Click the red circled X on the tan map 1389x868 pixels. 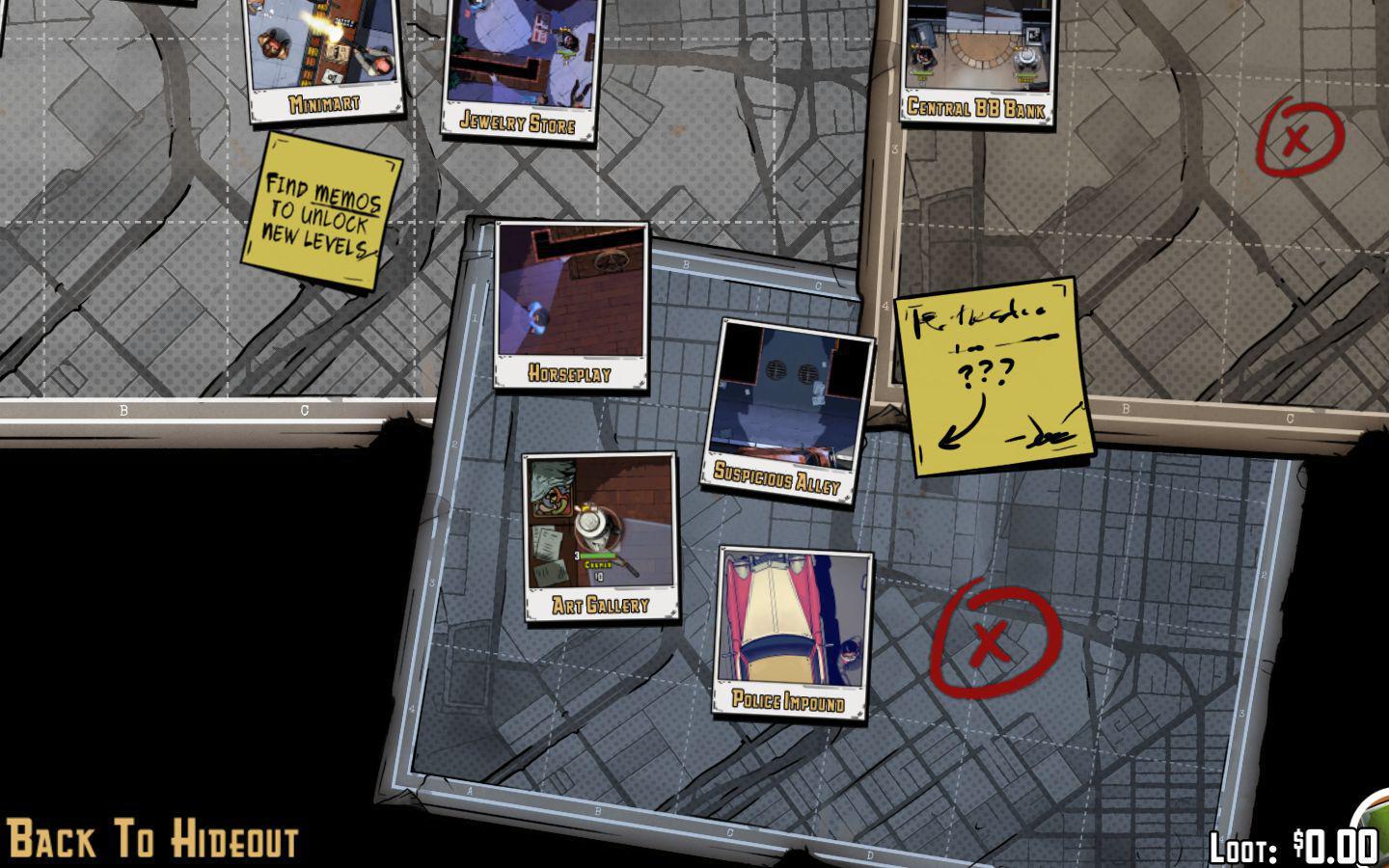[x=1296, y=138]
